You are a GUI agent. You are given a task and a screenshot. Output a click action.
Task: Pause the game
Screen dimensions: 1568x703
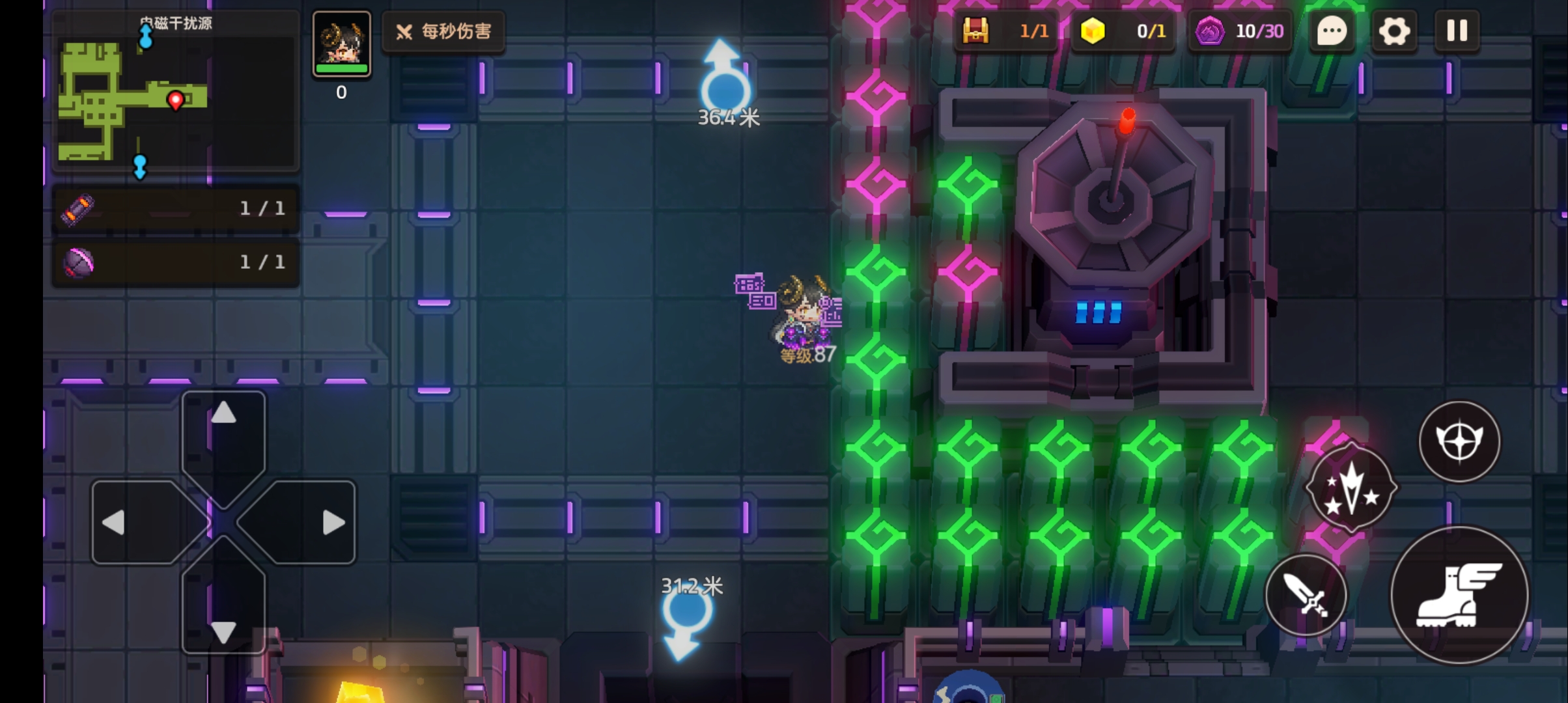(1457, 31)
